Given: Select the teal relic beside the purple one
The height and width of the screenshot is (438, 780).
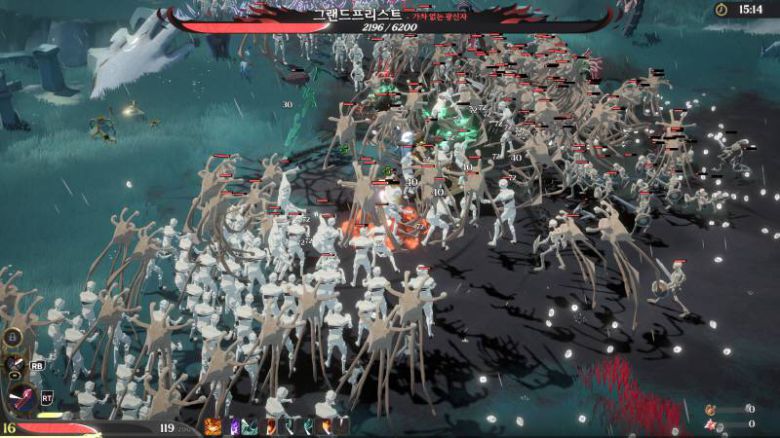Looking at the screenshot, I should pyautogui.click(x=250, y=427).
